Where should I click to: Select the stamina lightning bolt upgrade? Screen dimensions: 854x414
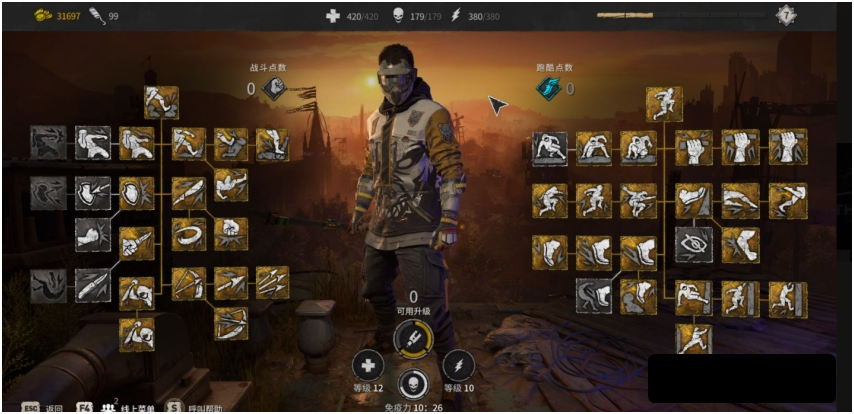[x=458, y=365]
